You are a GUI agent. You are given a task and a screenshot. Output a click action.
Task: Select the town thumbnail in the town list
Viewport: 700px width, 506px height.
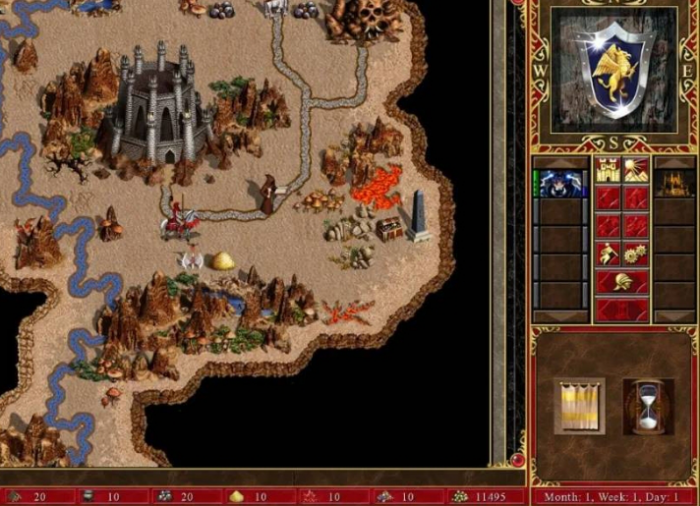point(675,183)
